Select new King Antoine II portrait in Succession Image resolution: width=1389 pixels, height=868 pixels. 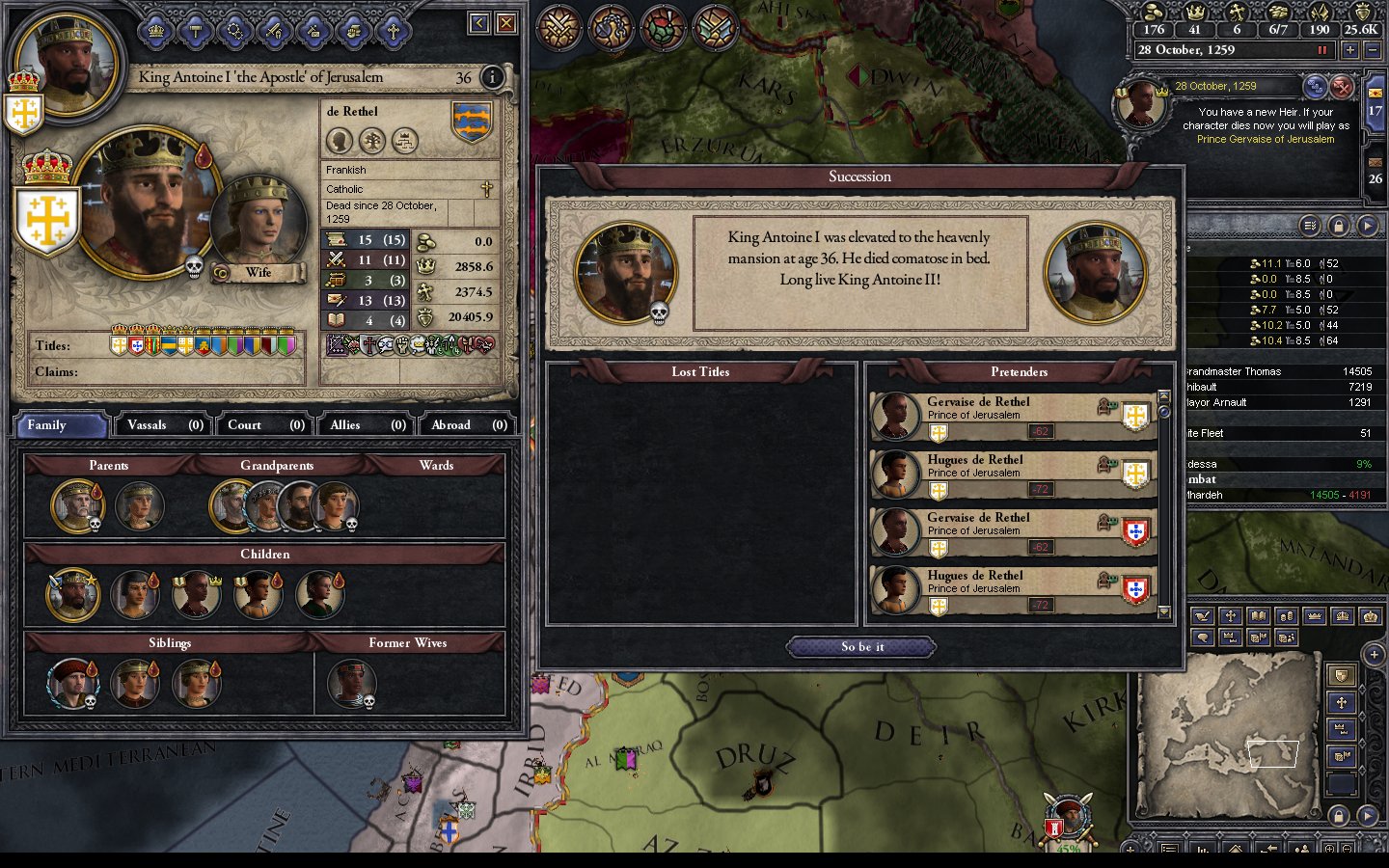pos(1095,273)
